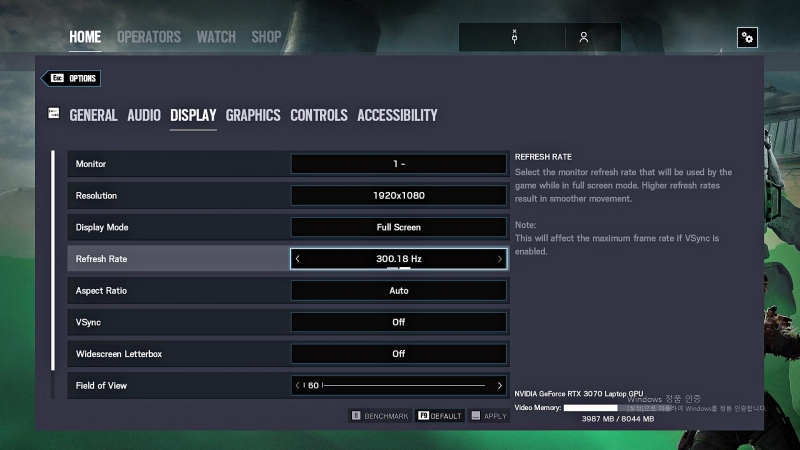Image resolution: width=800 pixels, height=450 pixels.
Task: Change the Resolution 1920x1080 option
Action: pyautogui.click(x=399, y=196)
